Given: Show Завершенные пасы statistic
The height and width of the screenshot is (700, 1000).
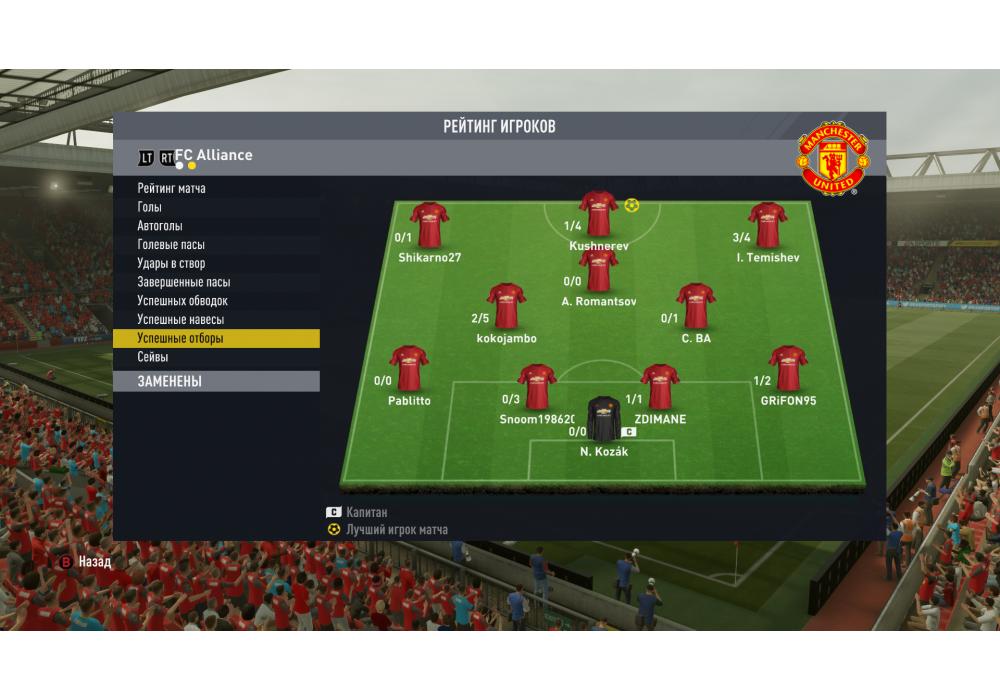Looking at the screenshot, I should 184,282.
